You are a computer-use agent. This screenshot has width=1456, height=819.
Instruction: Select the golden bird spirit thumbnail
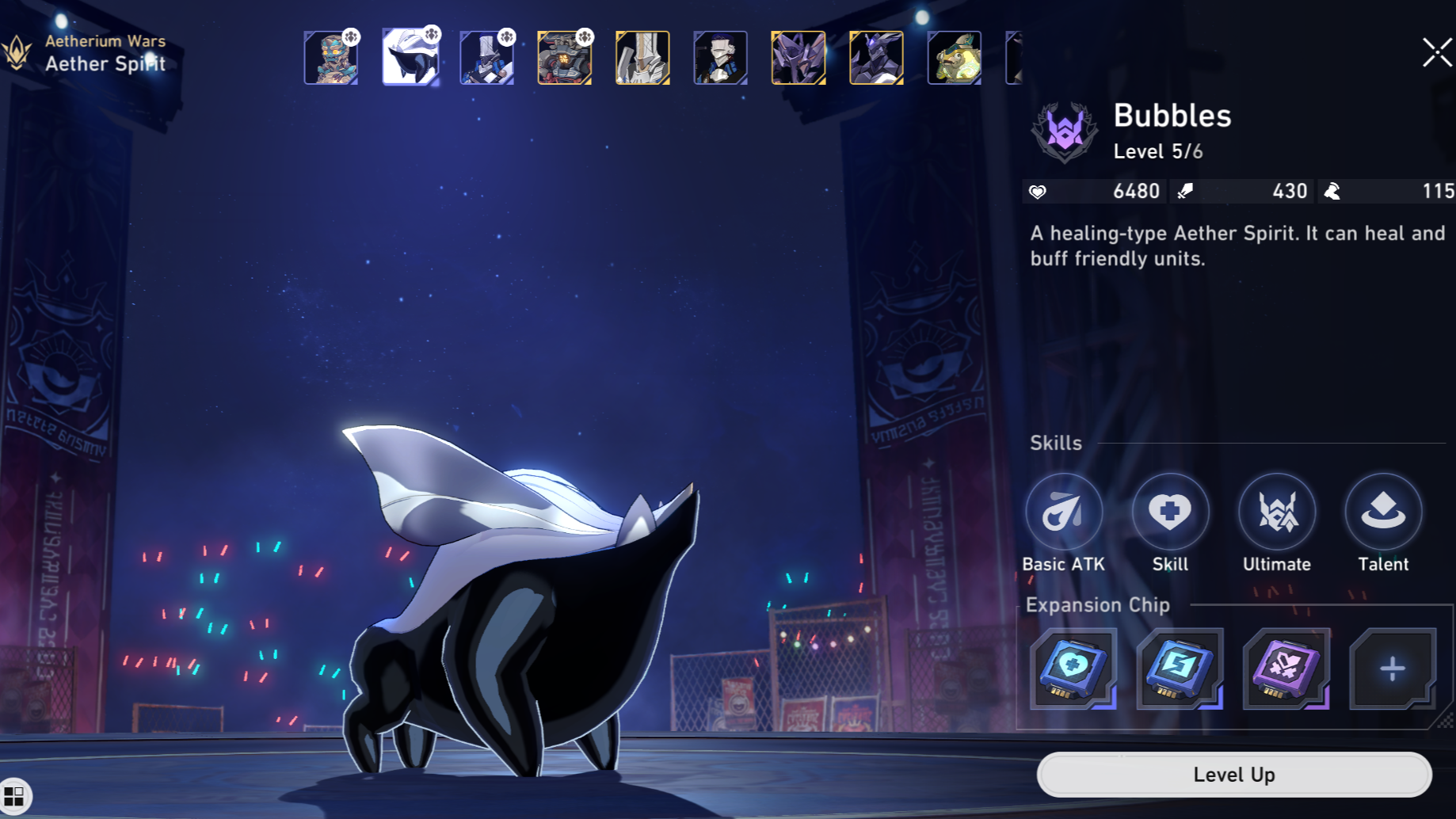coord(954,57)
